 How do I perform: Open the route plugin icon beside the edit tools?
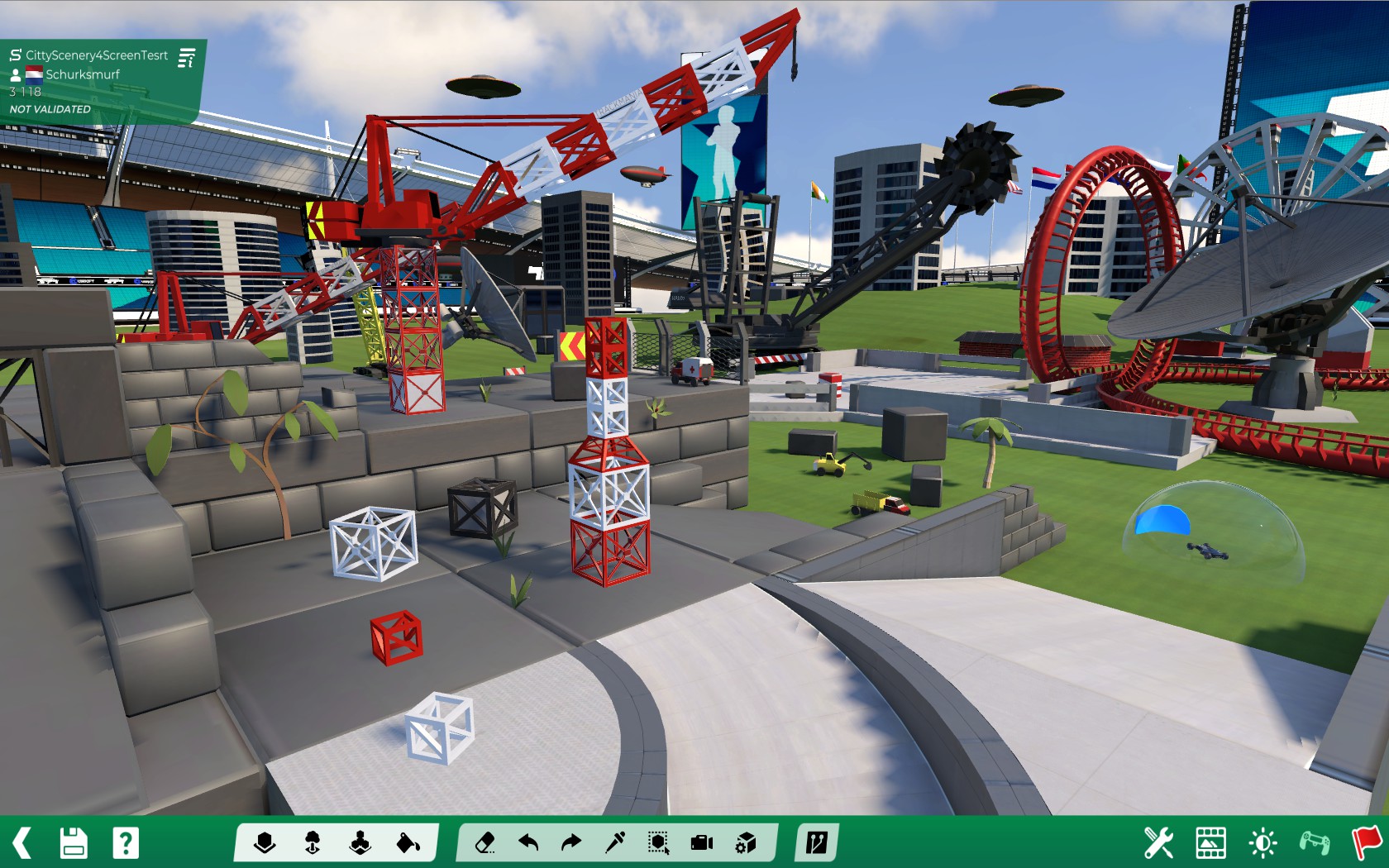[816, 843]
